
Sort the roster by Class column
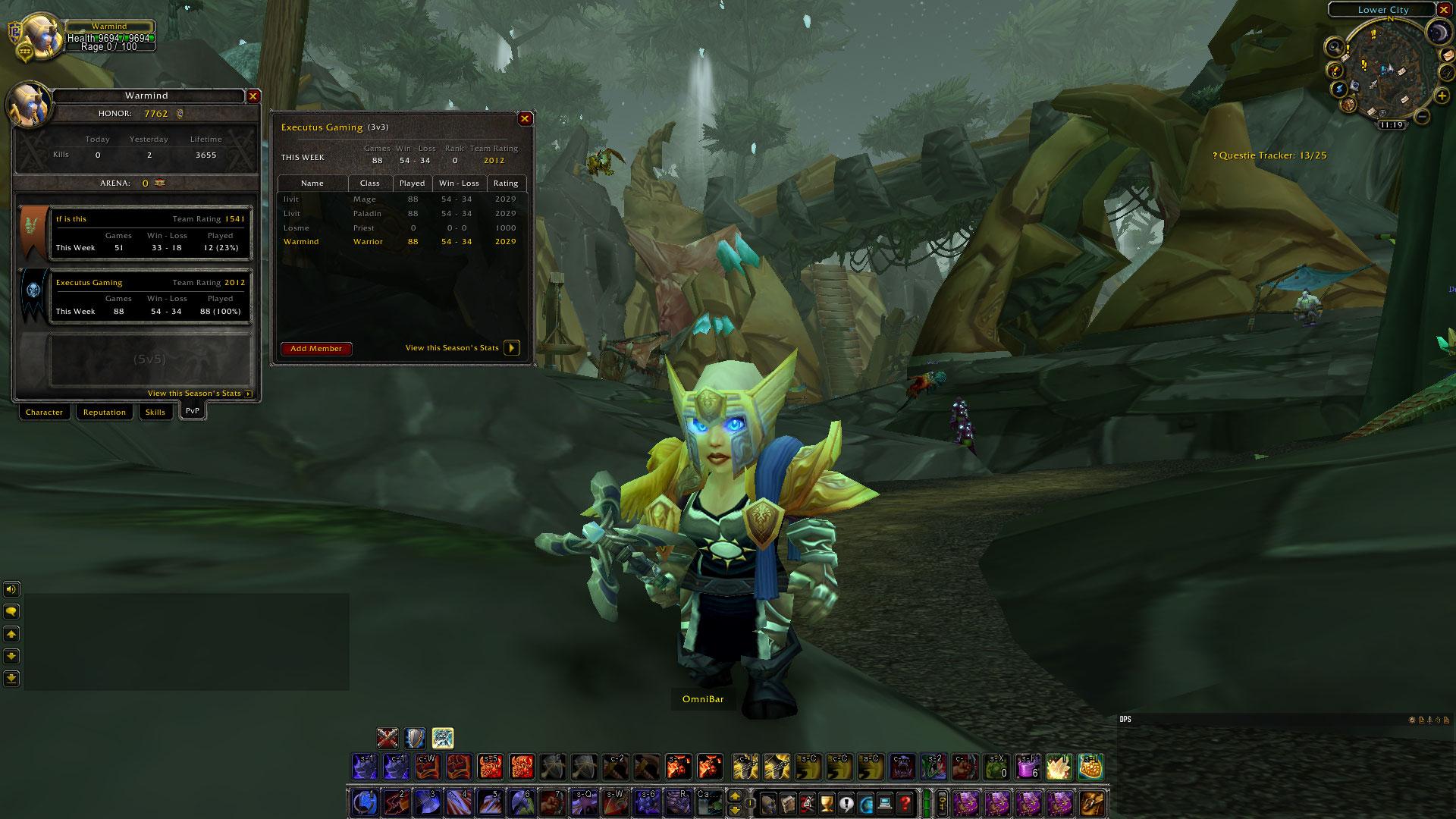(370, 184)
